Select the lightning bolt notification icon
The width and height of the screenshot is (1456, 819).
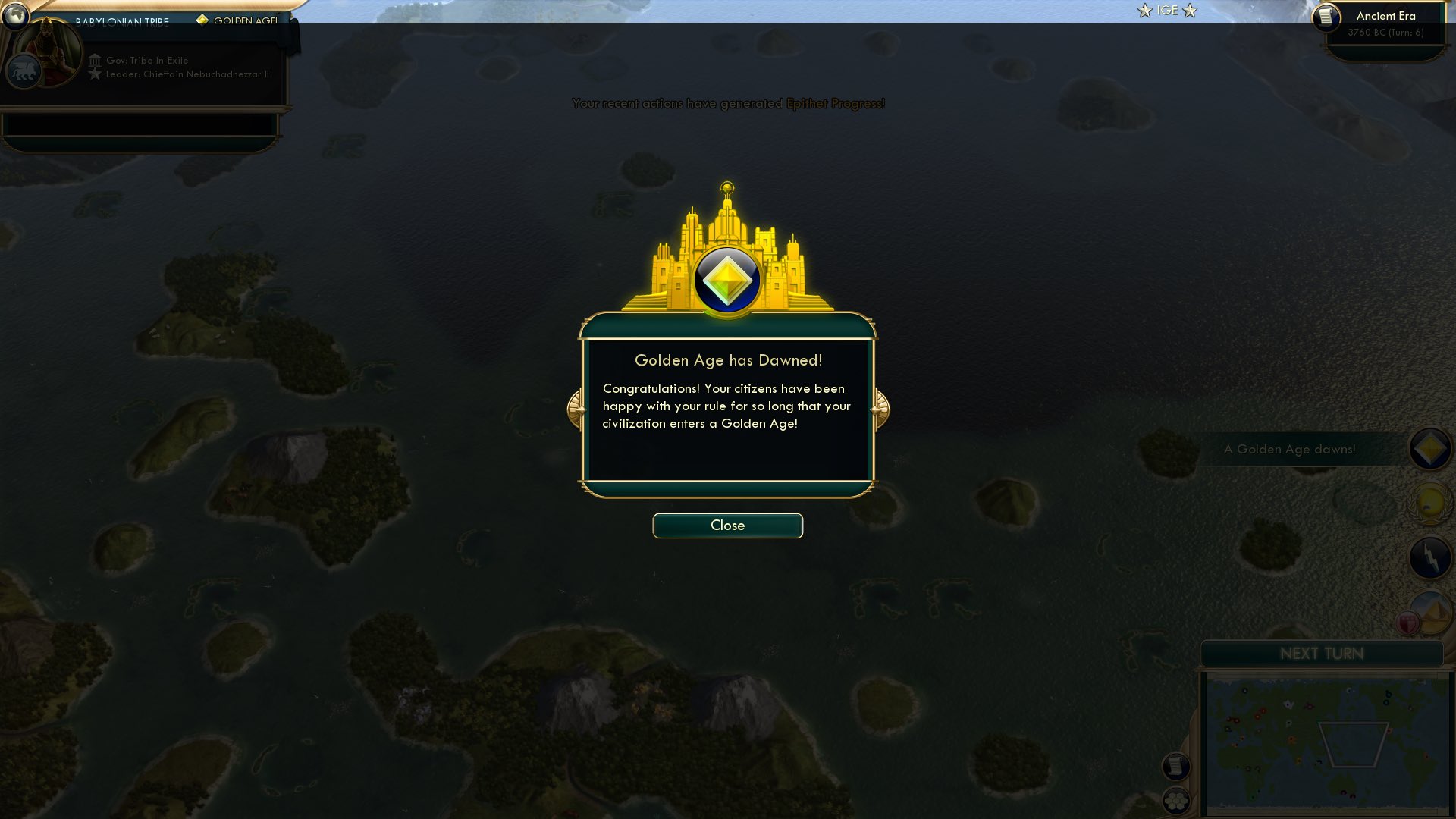click(x=1429, y=556)
